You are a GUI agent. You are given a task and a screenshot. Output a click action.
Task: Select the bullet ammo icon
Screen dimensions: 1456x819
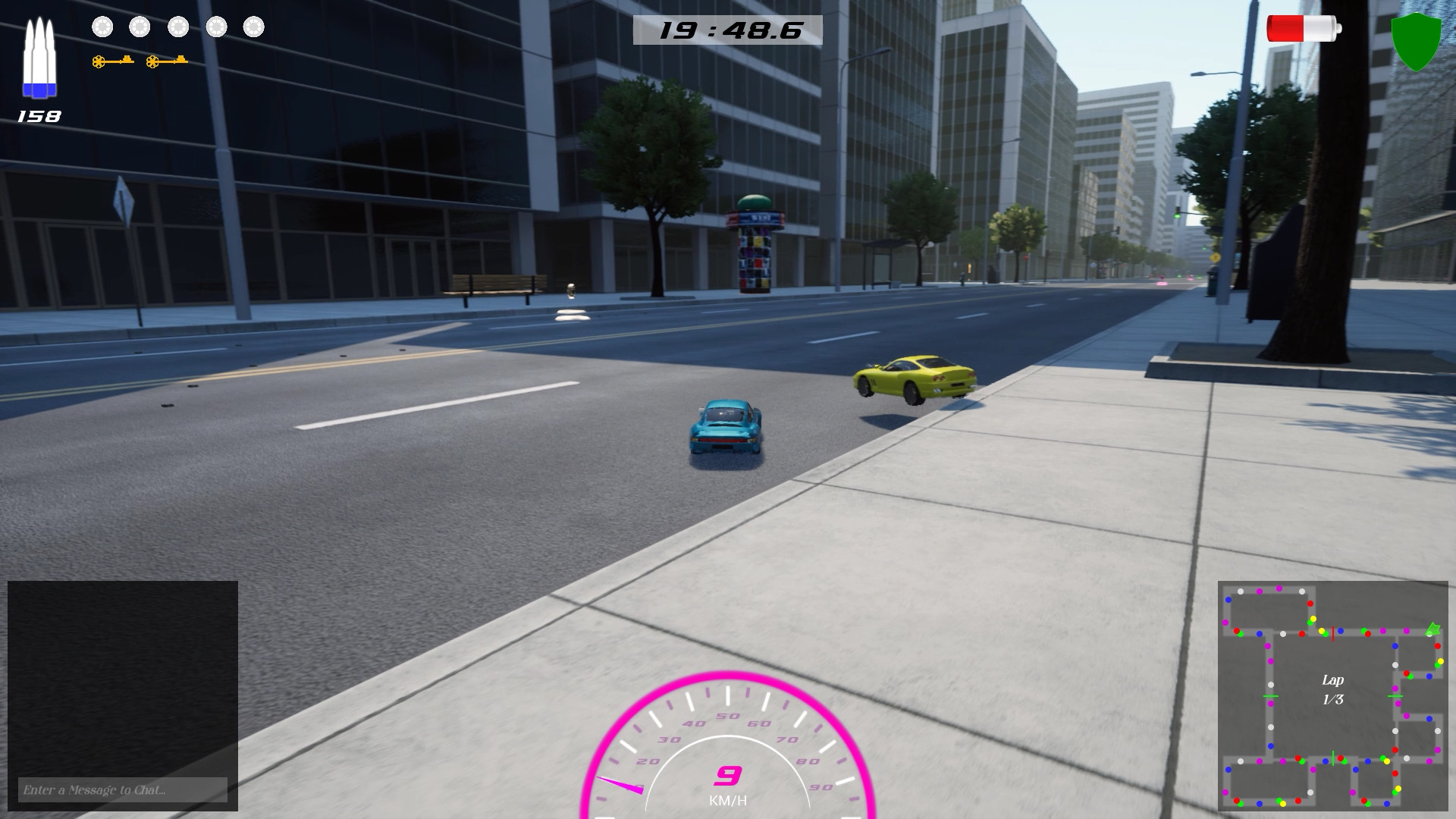pyautogui.click(x=38, y=57)
